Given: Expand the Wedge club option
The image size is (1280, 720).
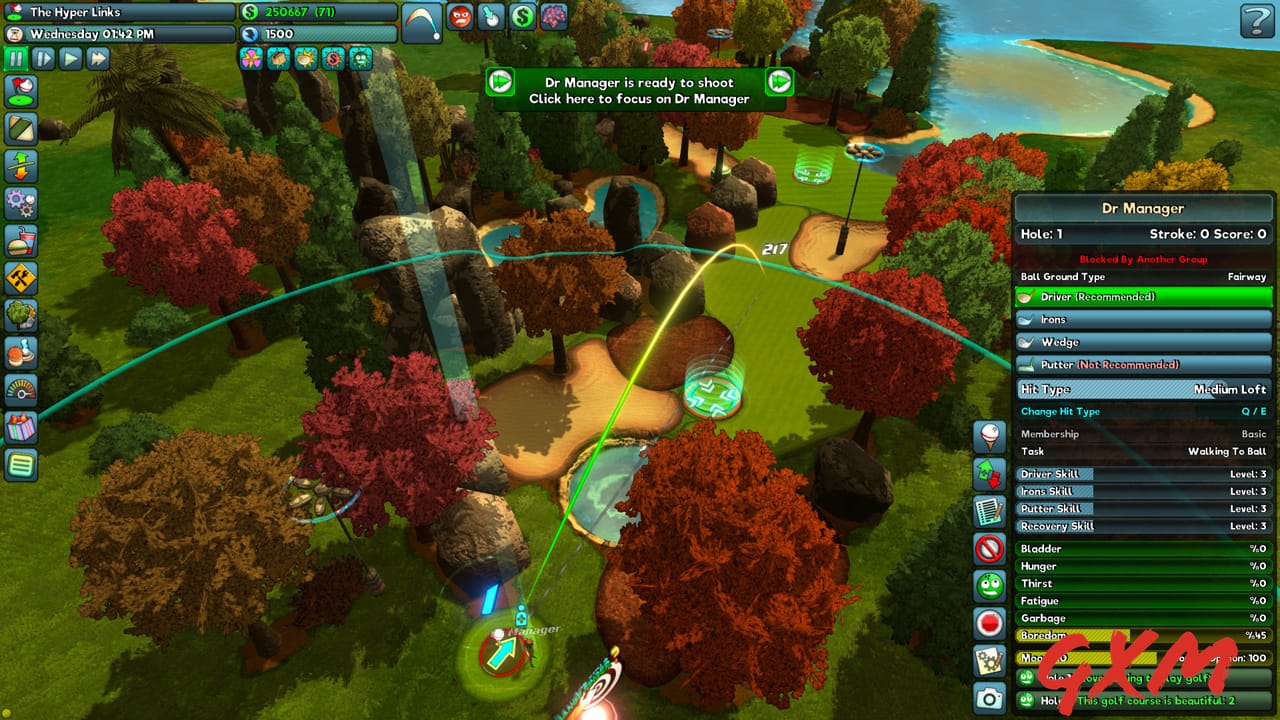Looking at the screenshot, I should (x=1143, y=341).
